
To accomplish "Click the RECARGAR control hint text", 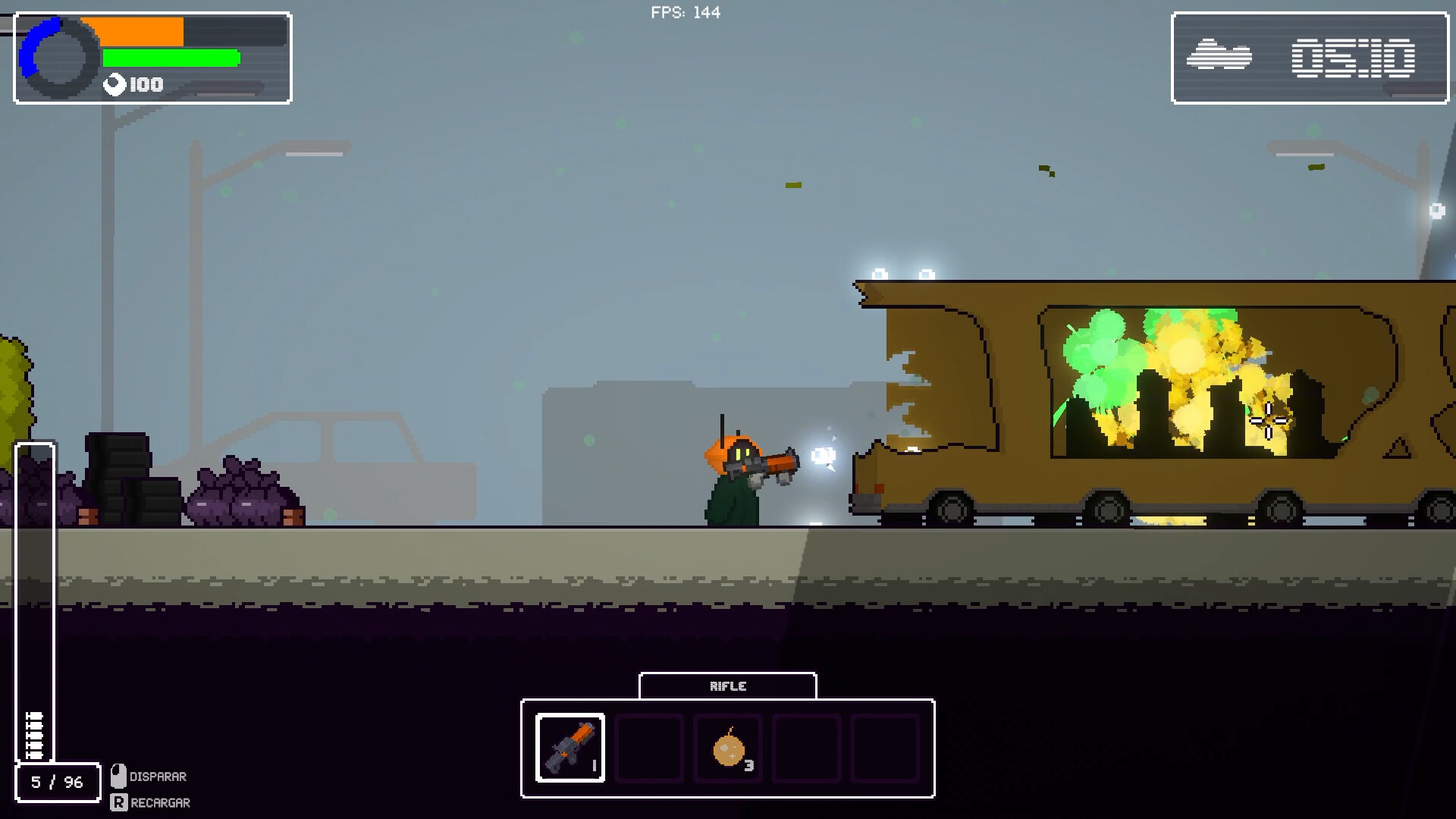I will [x=159, y=802].
